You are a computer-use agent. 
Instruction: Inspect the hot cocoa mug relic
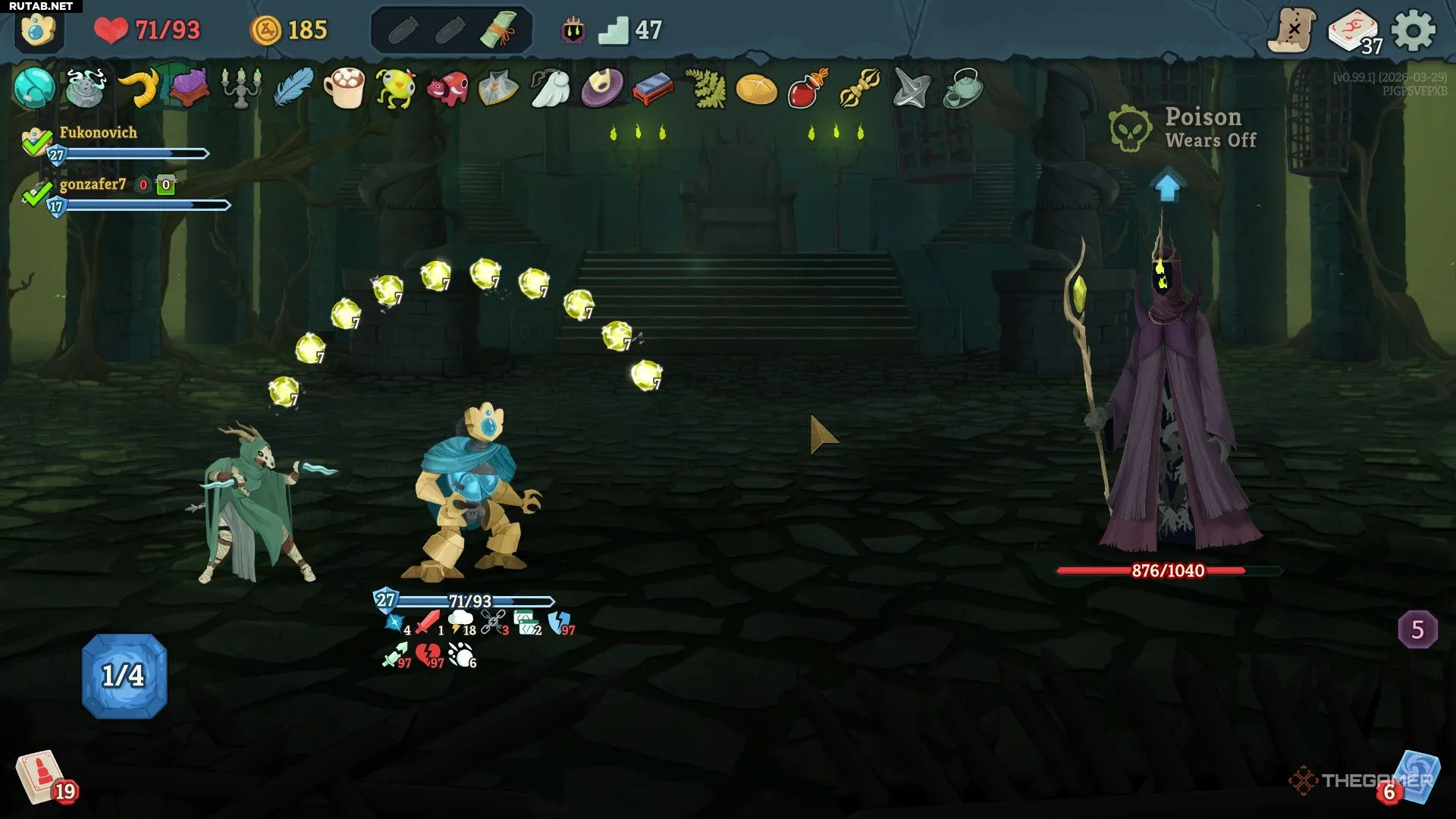tap(344, 89)
